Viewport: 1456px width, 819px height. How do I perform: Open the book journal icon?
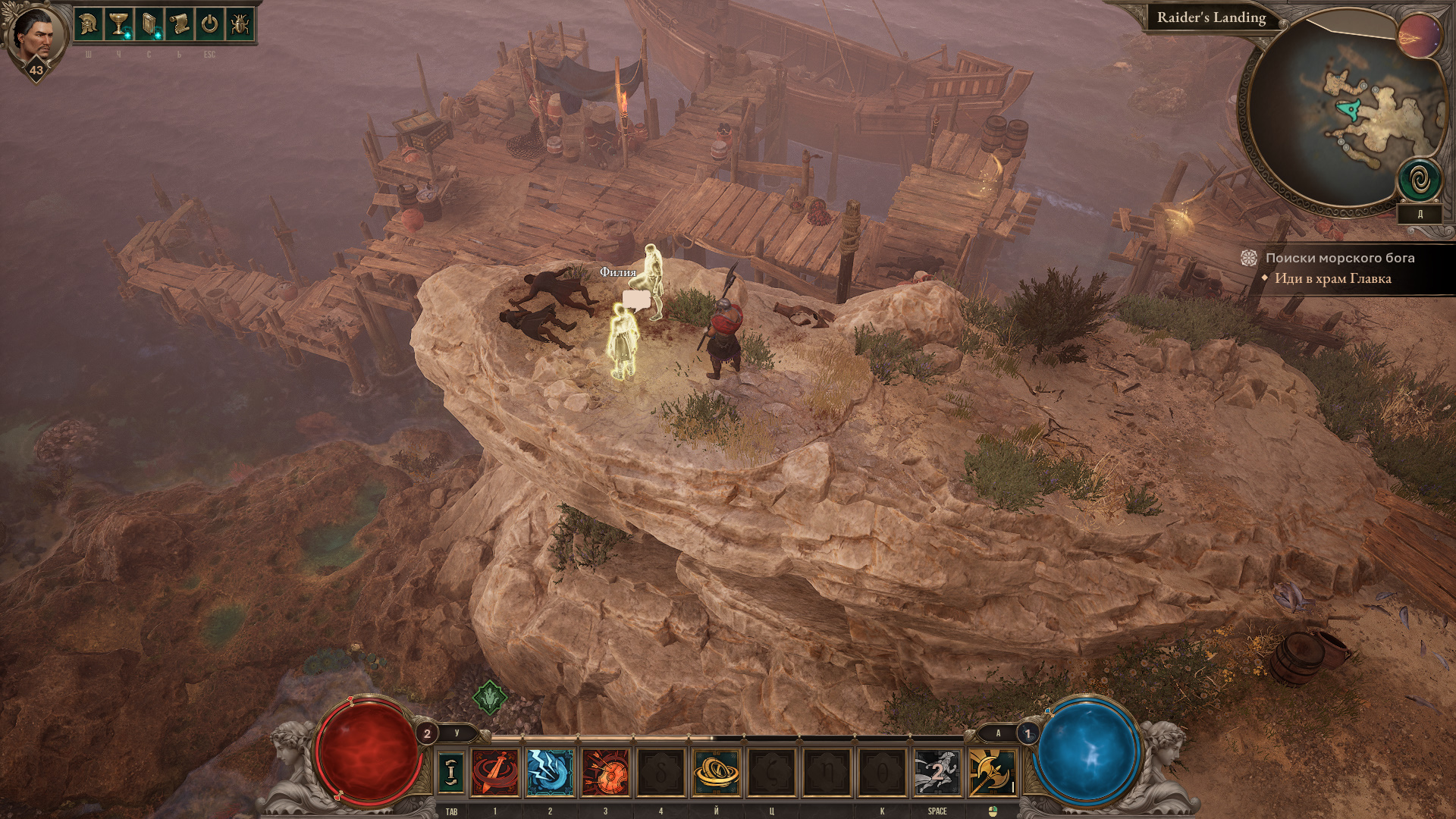(149, 24)
